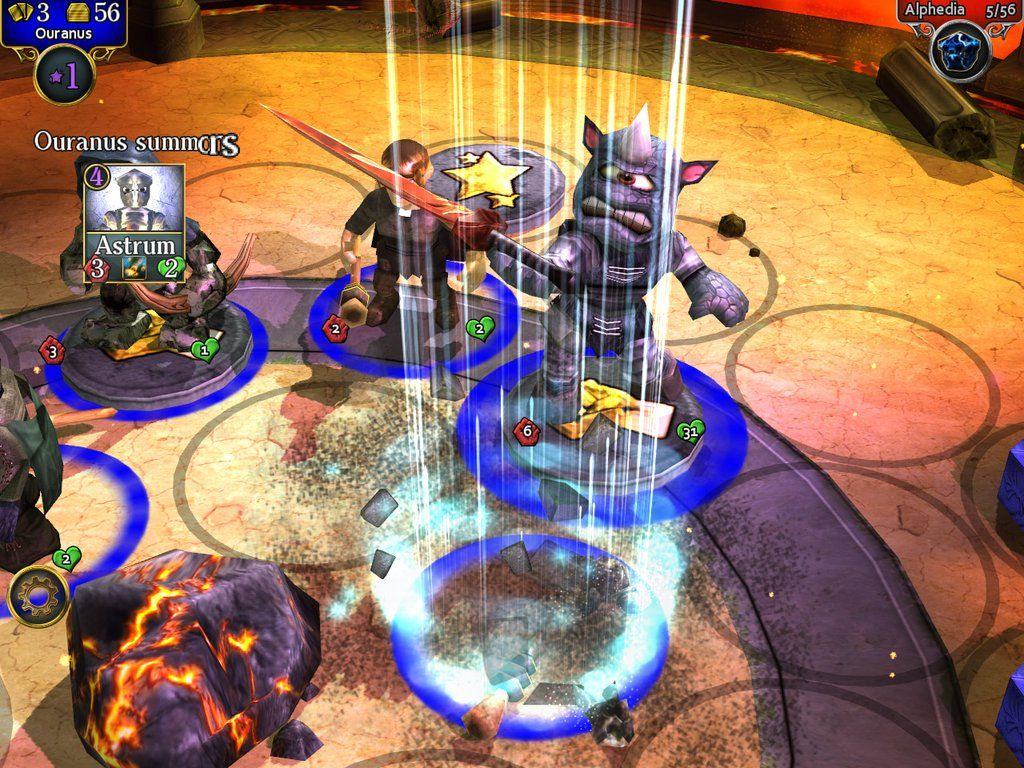This screenshot has width=1024, height=768.
Task: Tap the purple star energy orb
Action: tap(64, 76)
